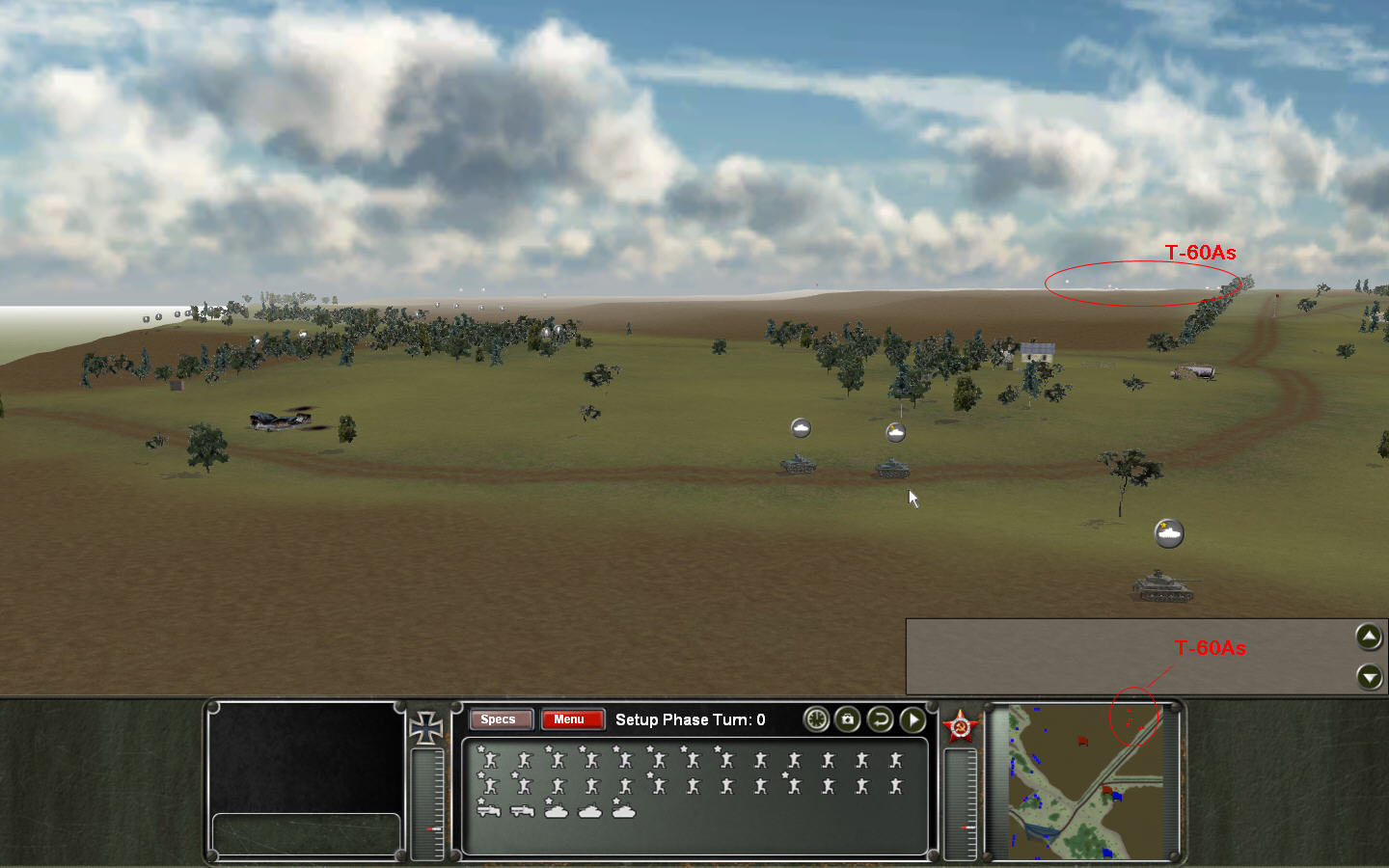Select the German iron cross emblem
The image size is (1389, 868).
[x=425, y=728]
